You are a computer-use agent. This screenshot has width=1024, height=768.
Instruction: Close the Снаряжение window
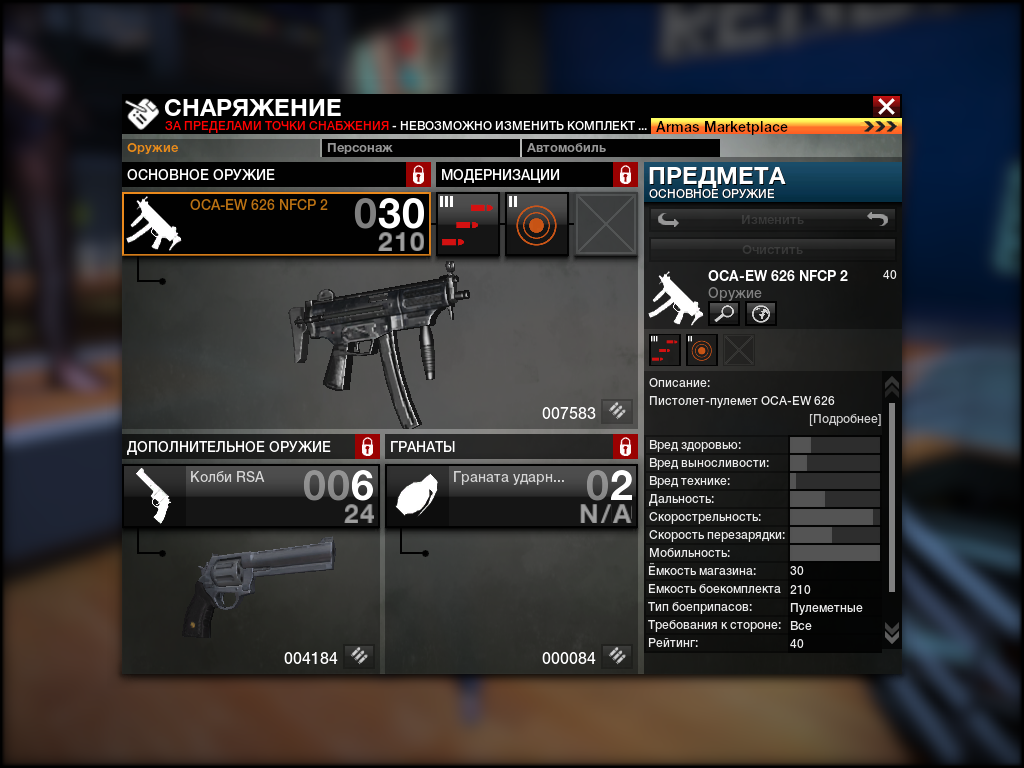885,106
